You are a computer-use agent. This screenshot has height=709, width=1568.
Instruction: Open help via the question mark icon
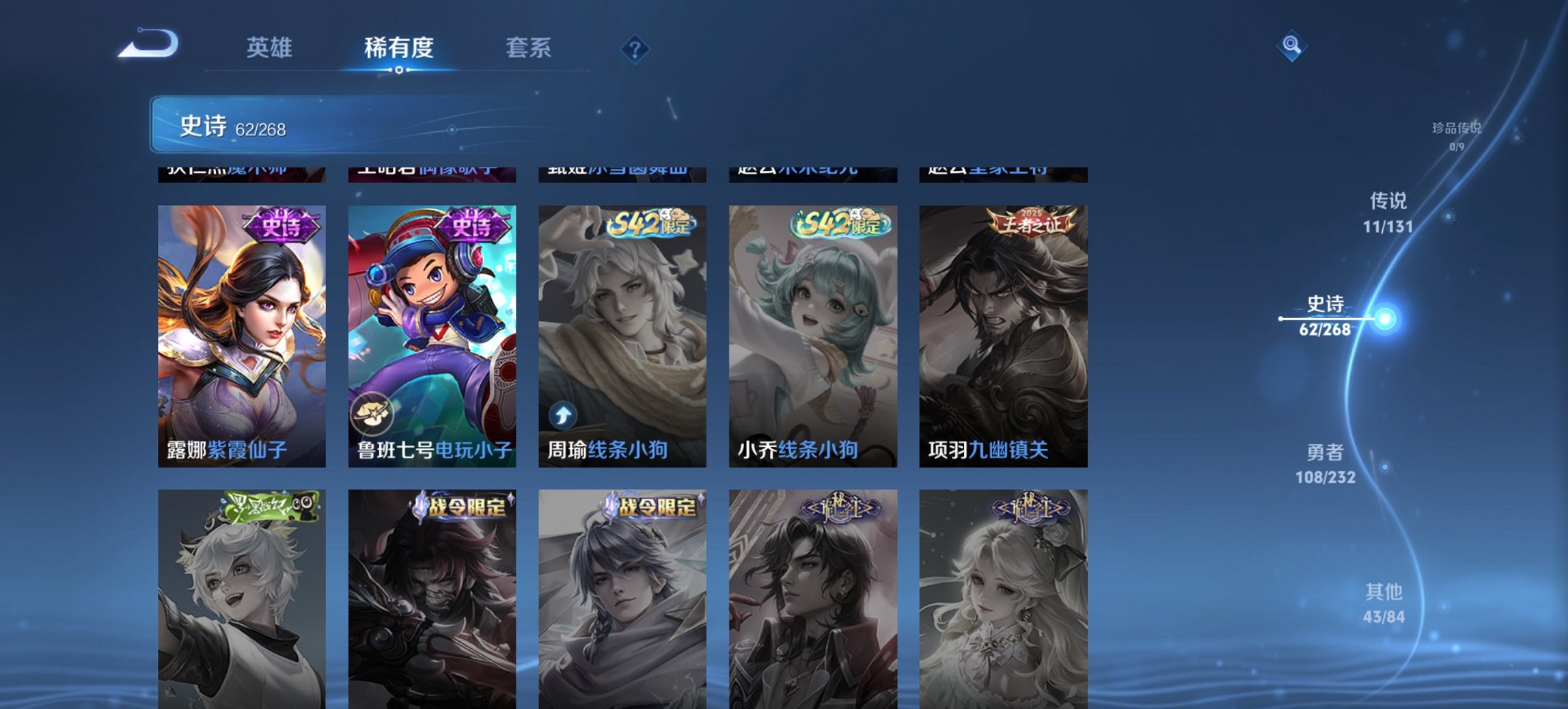point(634,49)
